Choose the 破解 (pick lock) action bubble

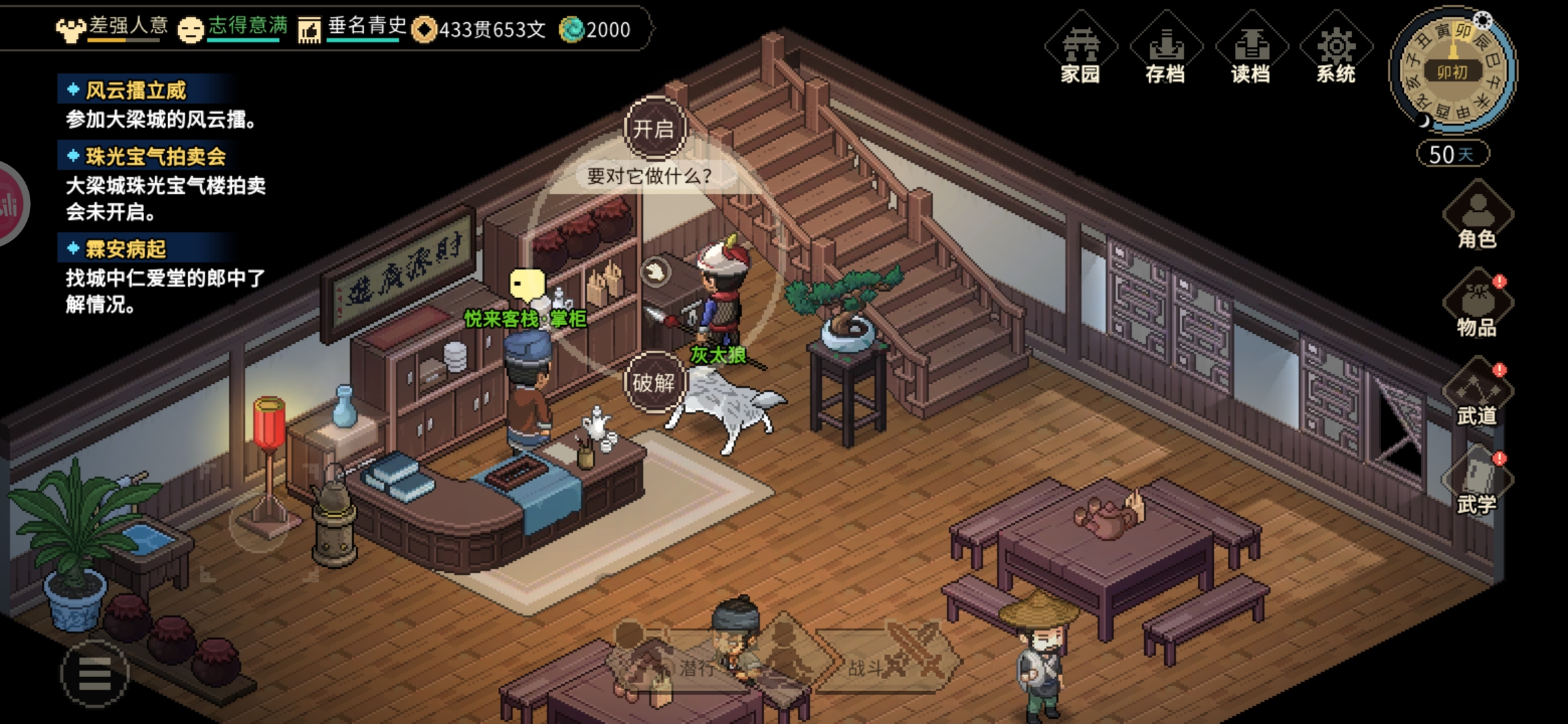point(653,383)
